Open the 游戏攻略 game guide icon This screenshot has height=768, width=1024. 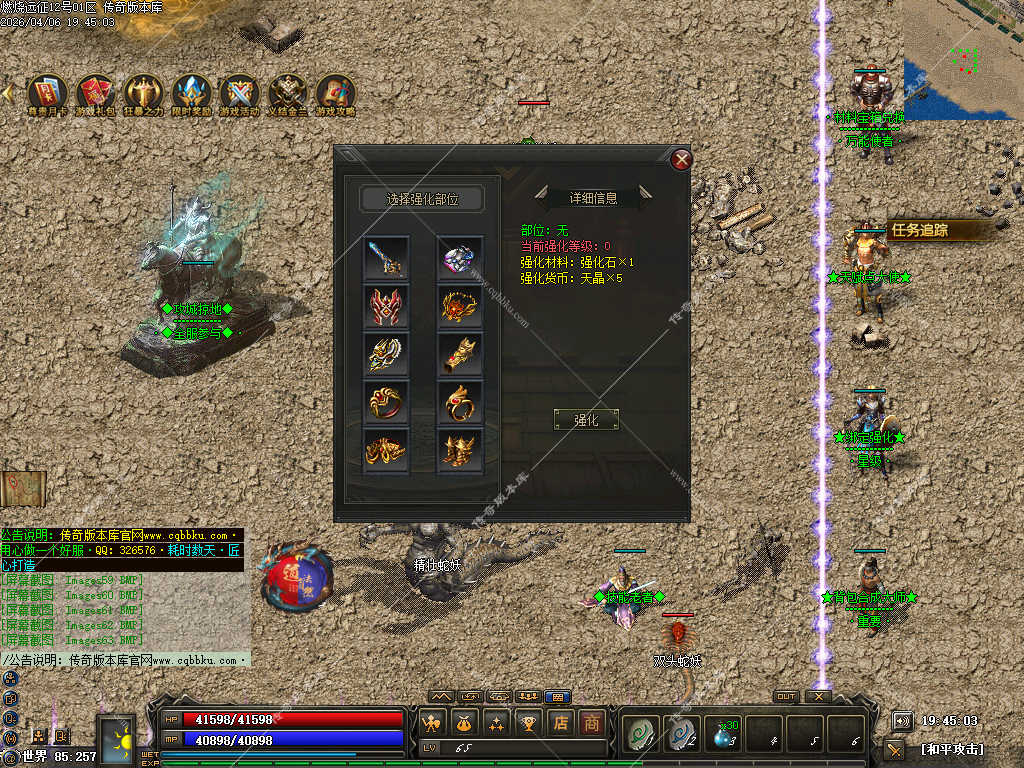tap(335, 93)
